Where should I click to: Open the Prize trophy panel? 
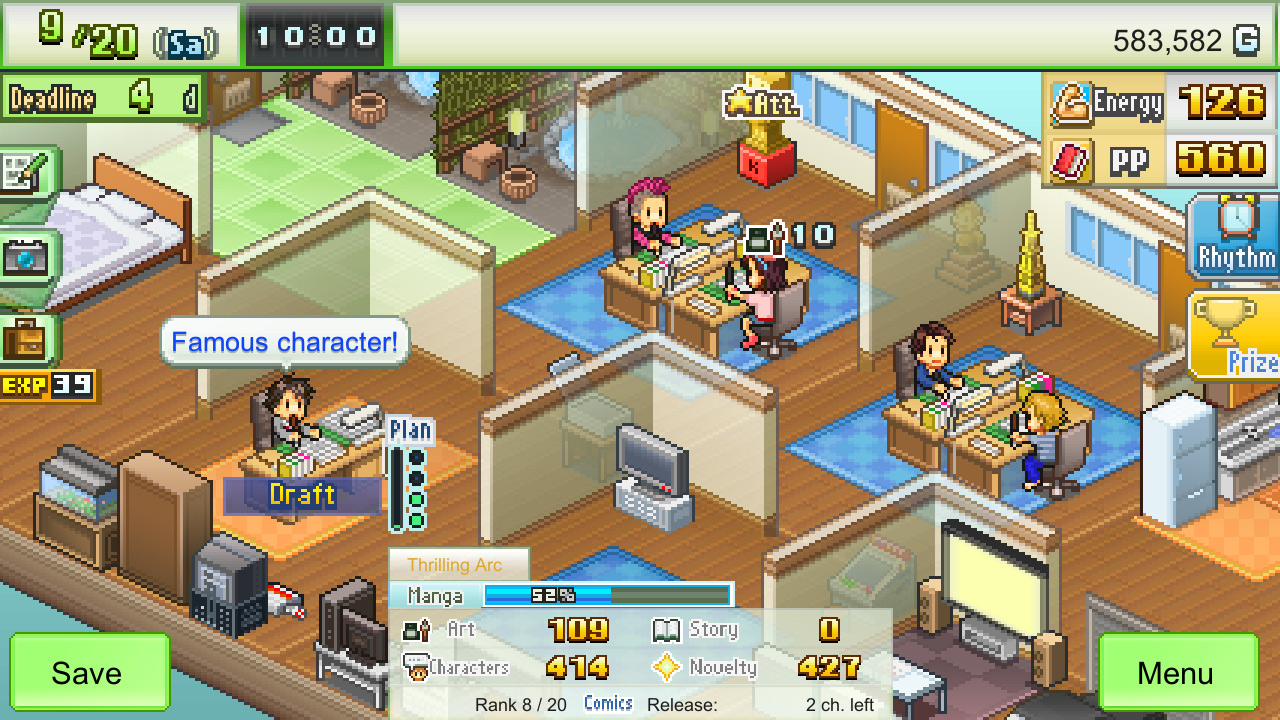point(1240,330)
